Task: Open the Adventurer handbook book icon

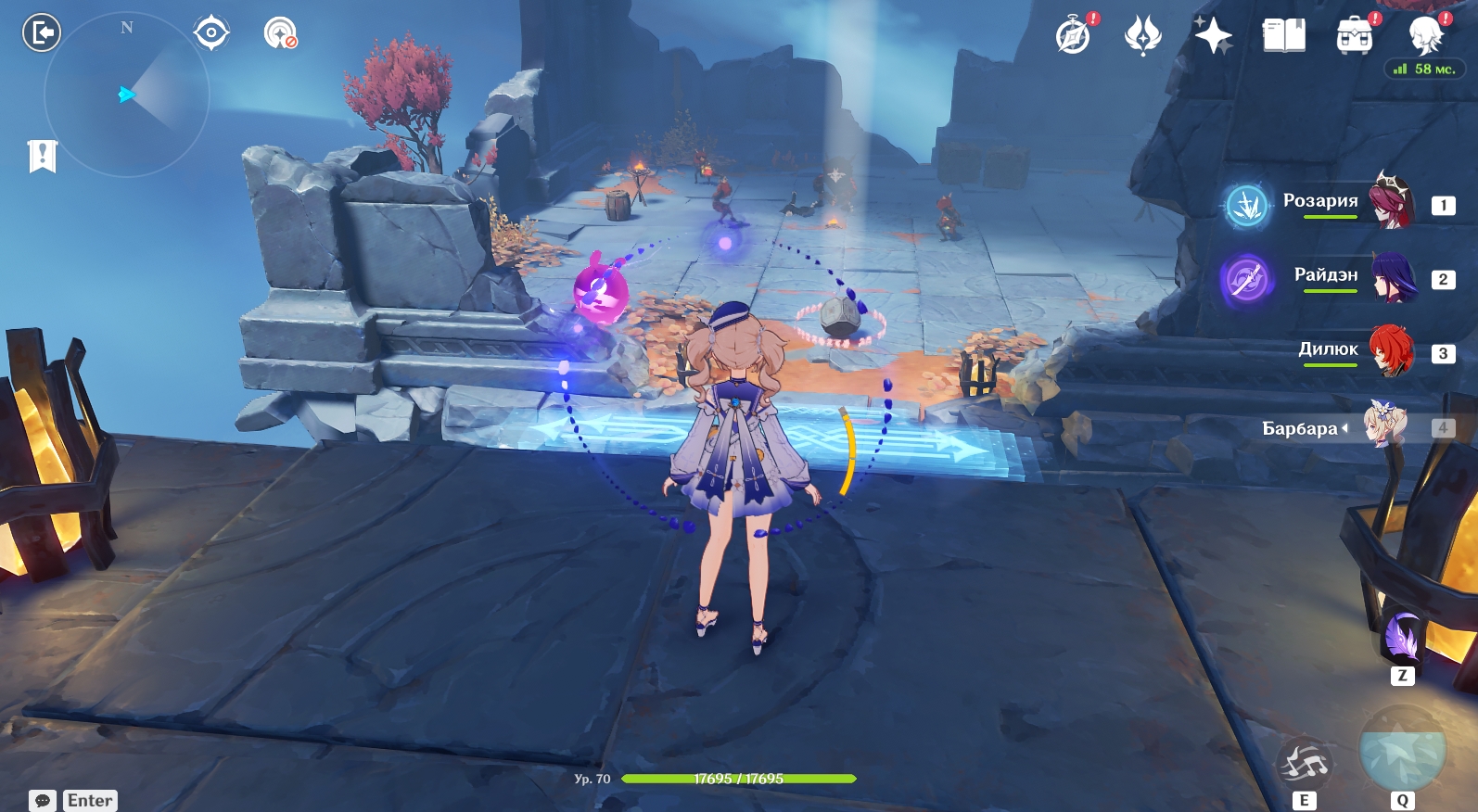Action: 1283,35
